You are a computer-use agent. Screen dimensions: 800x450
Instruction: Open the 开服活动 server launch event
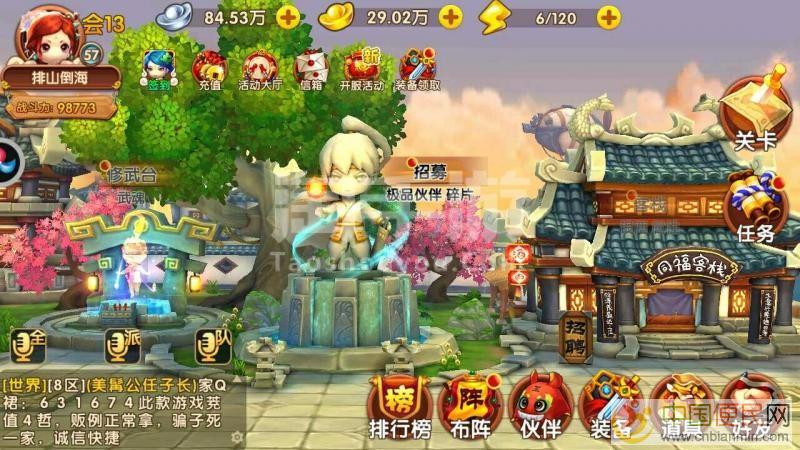tap(364, 69)
